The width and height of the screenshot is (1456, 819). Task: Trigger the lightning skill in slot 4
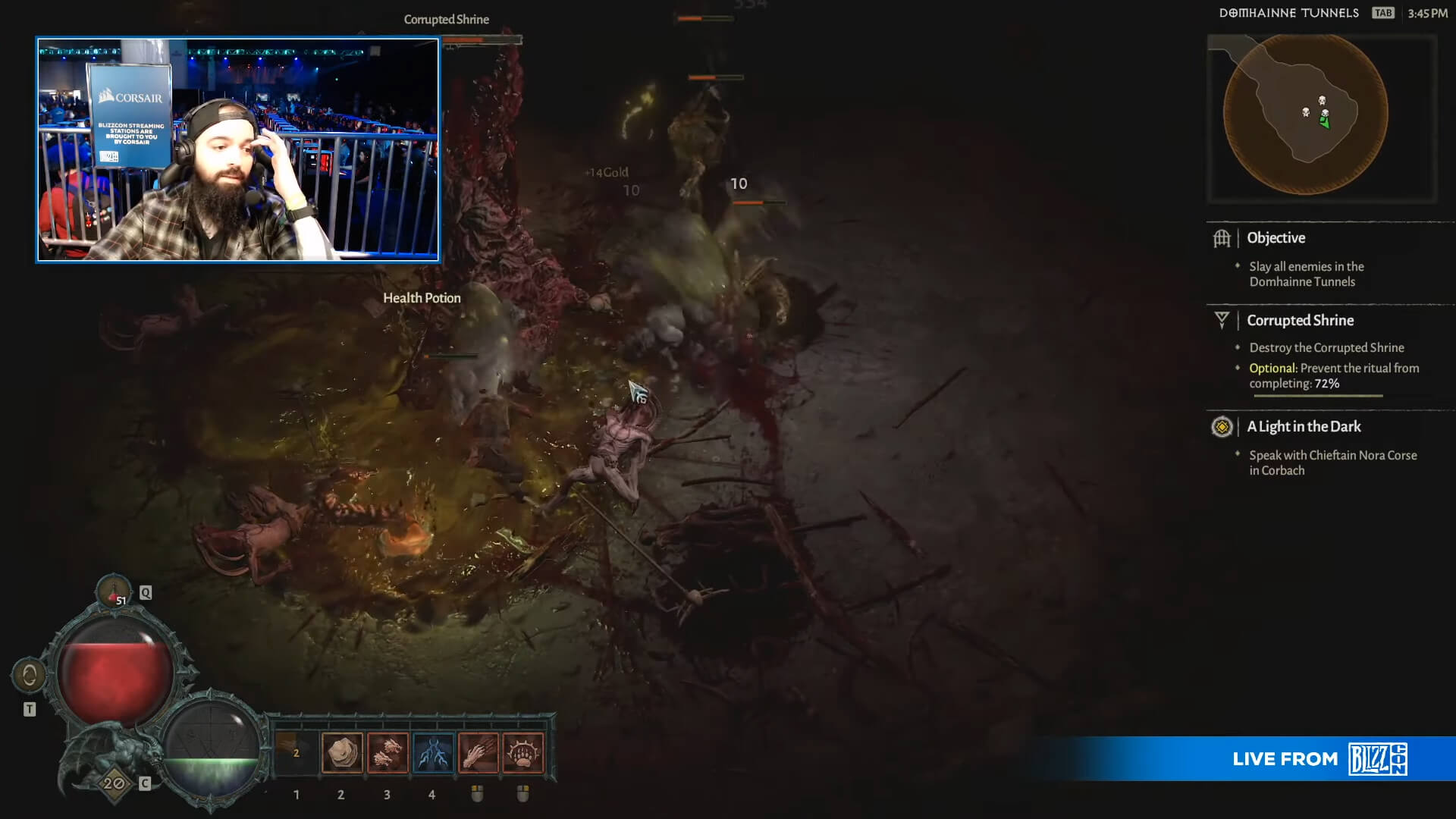coord(432,752)
